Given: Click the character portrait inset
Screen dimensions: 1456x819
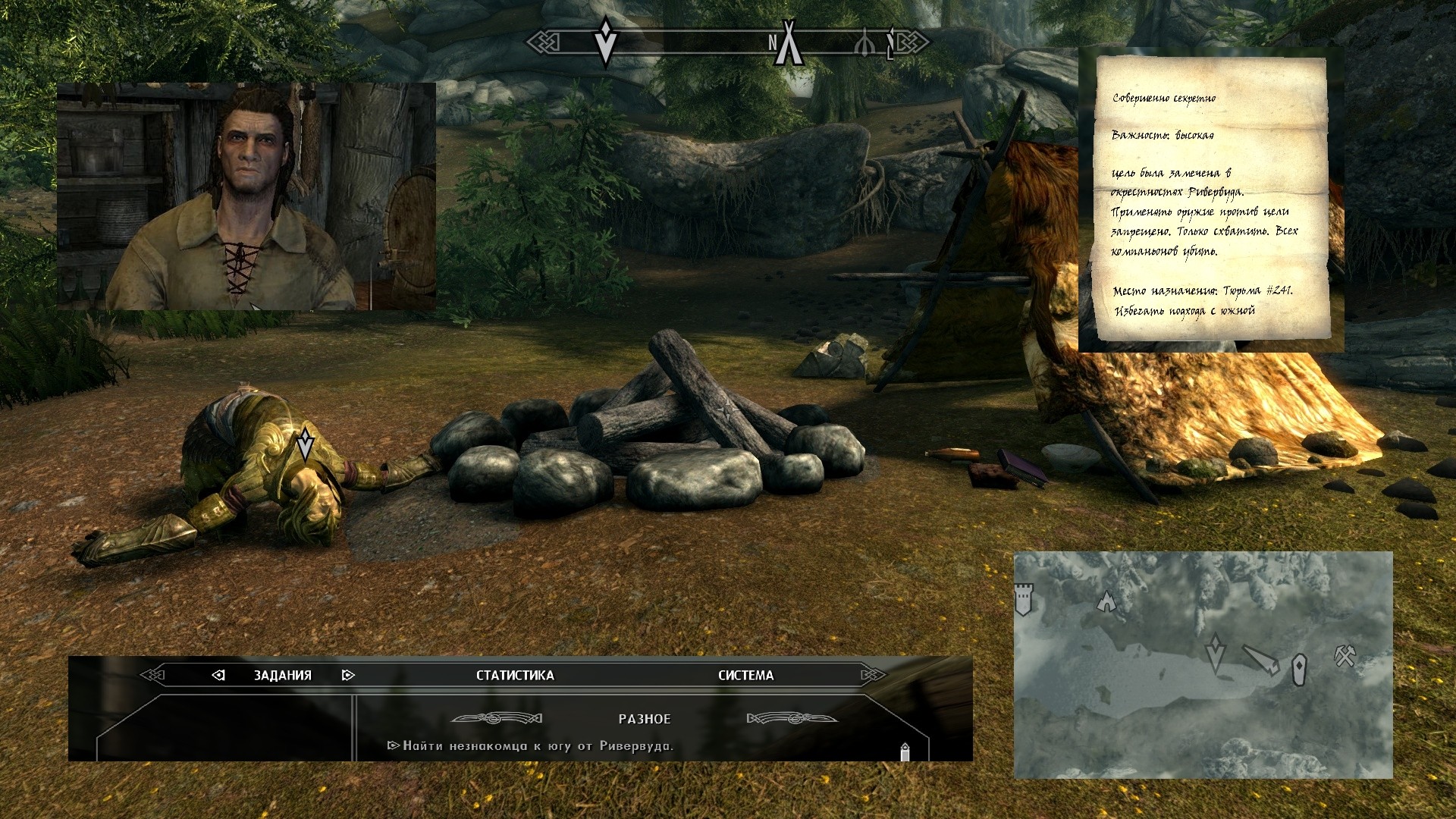Looking at the screenshot, I should point(246,196).
